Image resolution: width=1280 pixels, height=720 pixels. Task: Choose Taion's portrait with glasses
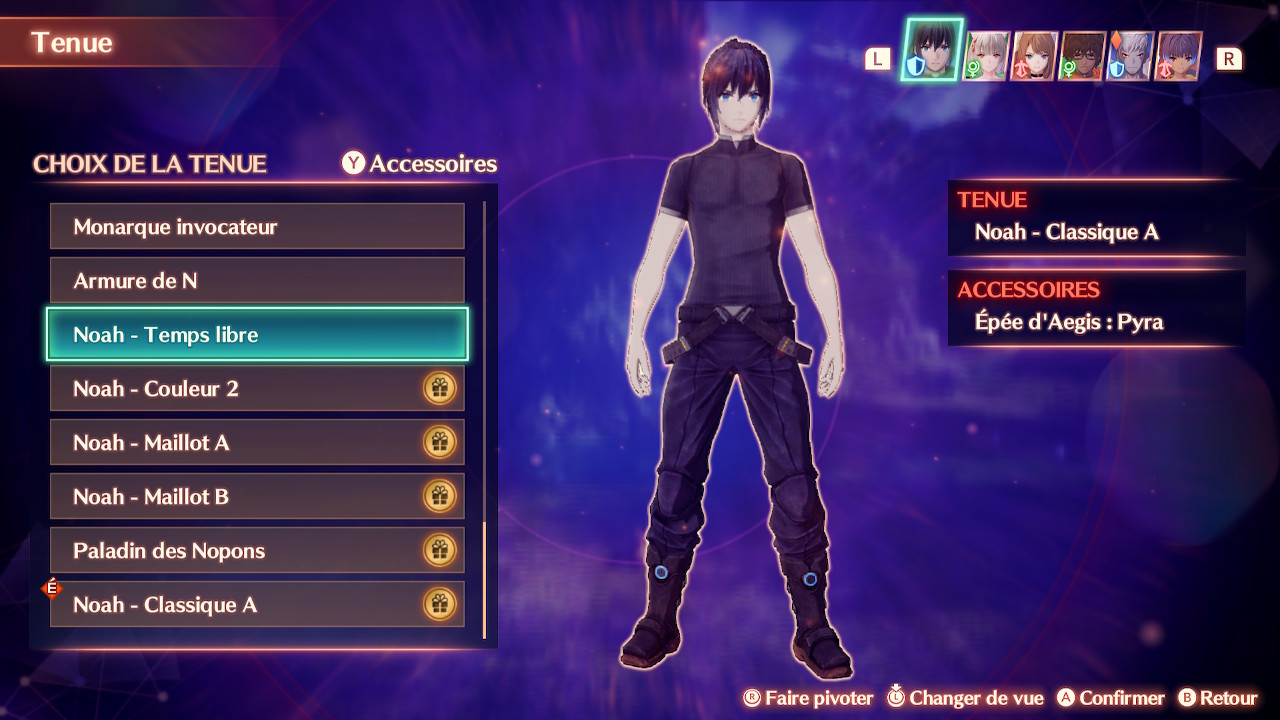[x=1083, y=57]
